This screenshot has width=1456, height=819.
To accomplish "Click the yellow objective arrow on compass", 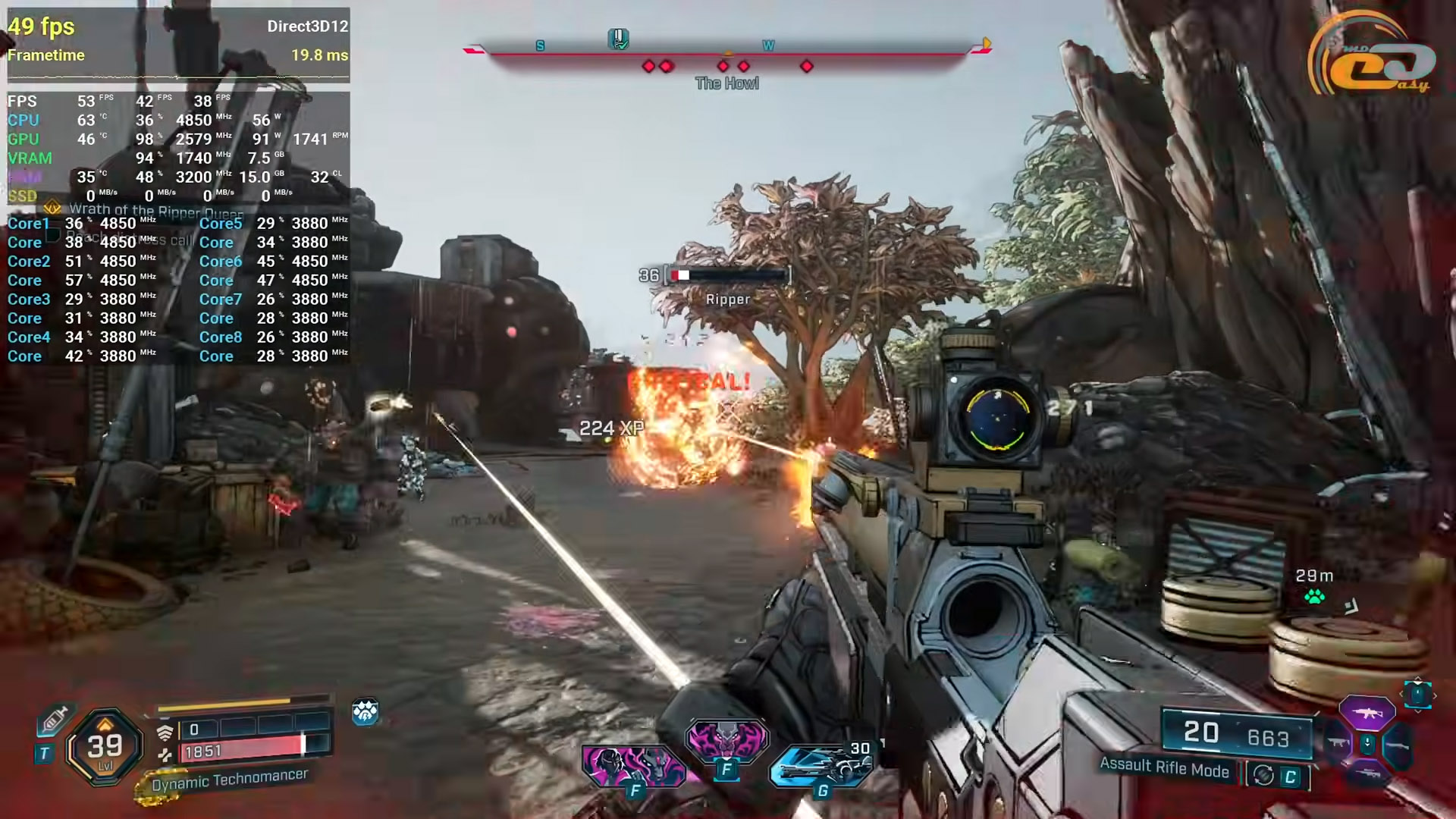I will (986, 44).
